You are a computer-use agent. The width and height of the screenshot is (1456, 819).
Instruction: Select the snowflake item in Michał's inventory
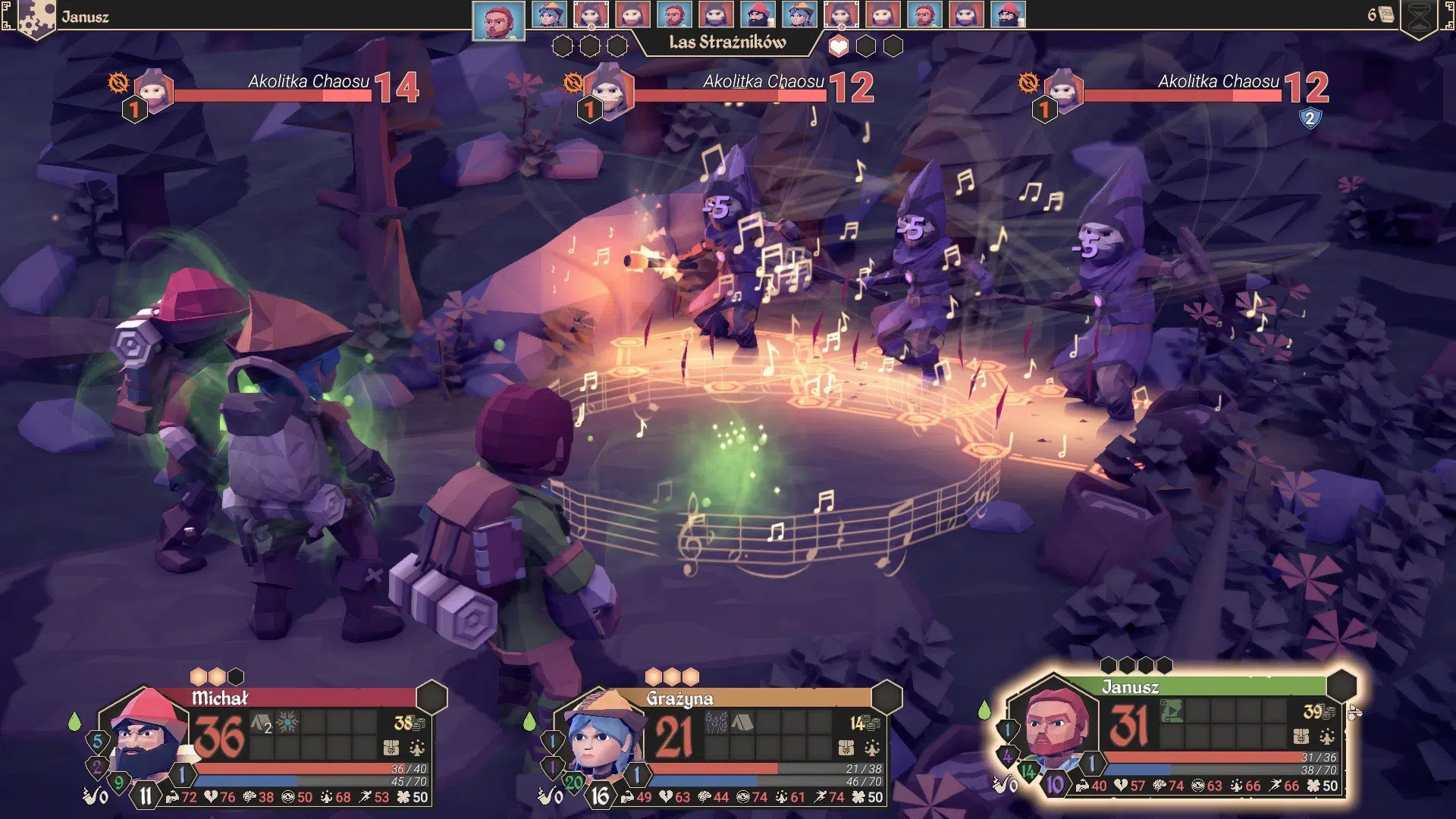[x=287, y=723]
